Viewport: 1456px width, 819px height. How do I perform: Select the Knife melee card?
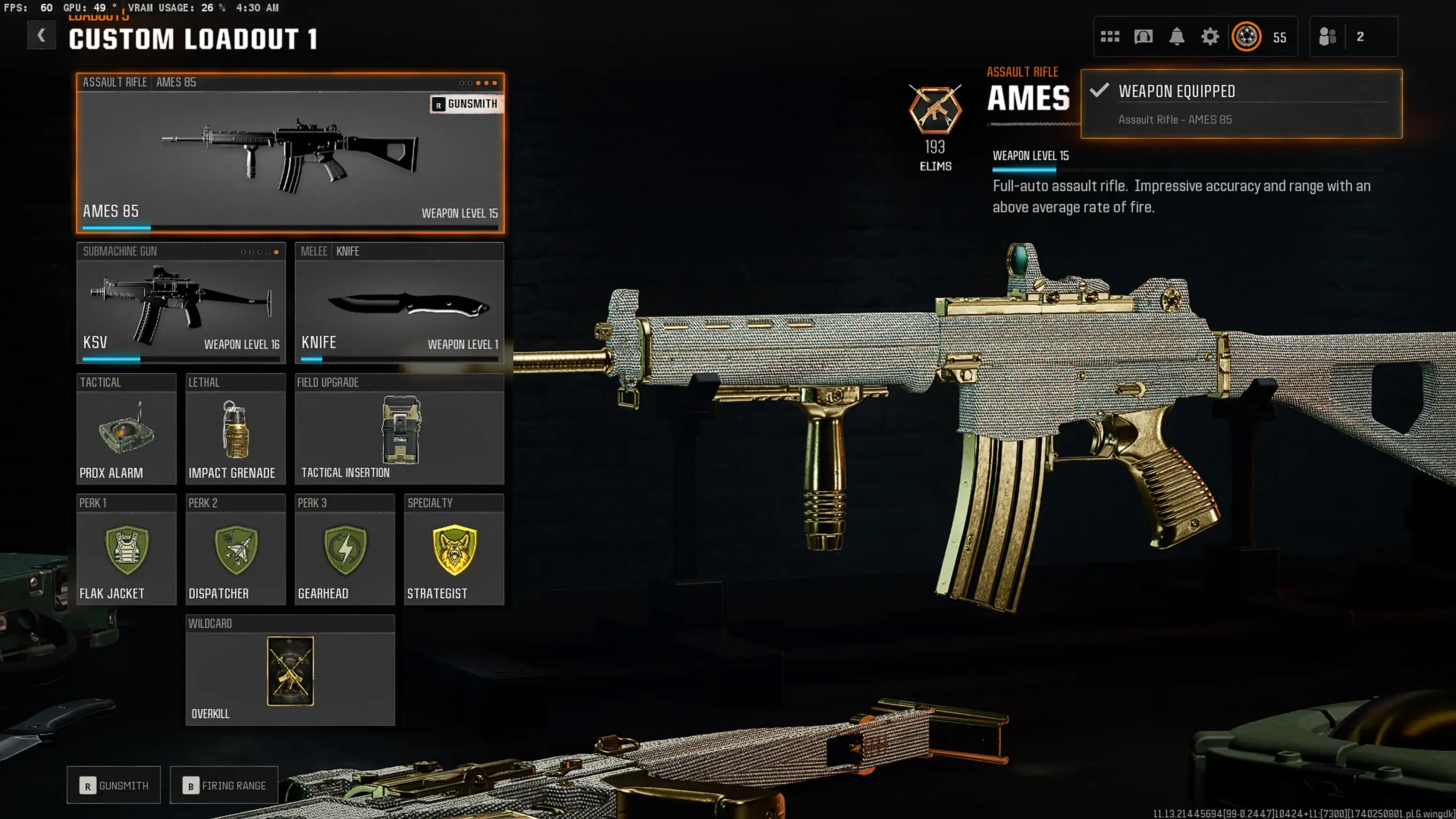(x=399, y=305)
